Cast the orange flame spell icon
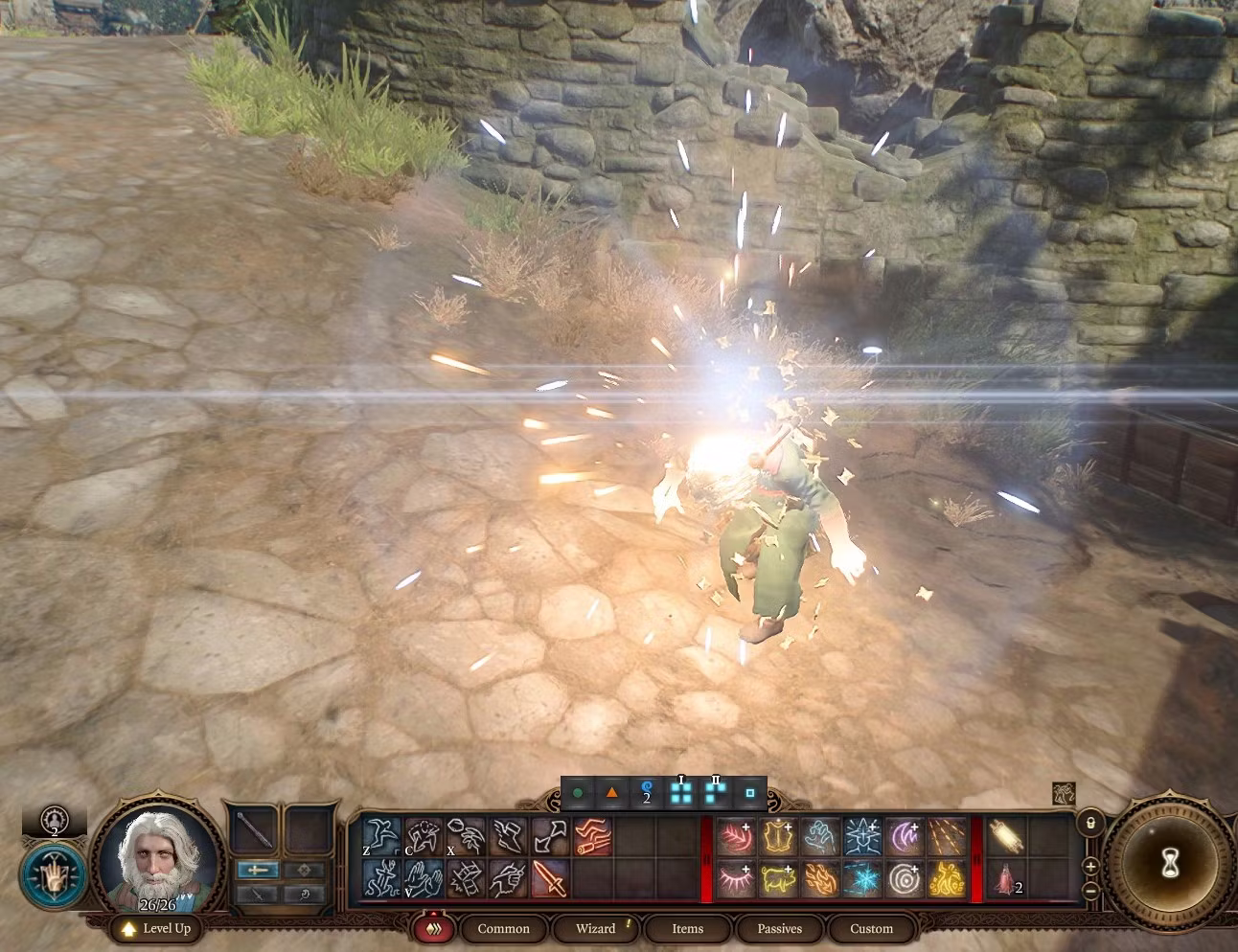Image resolution: width=1238 pixels, height=952 pixels. [821, 879]
